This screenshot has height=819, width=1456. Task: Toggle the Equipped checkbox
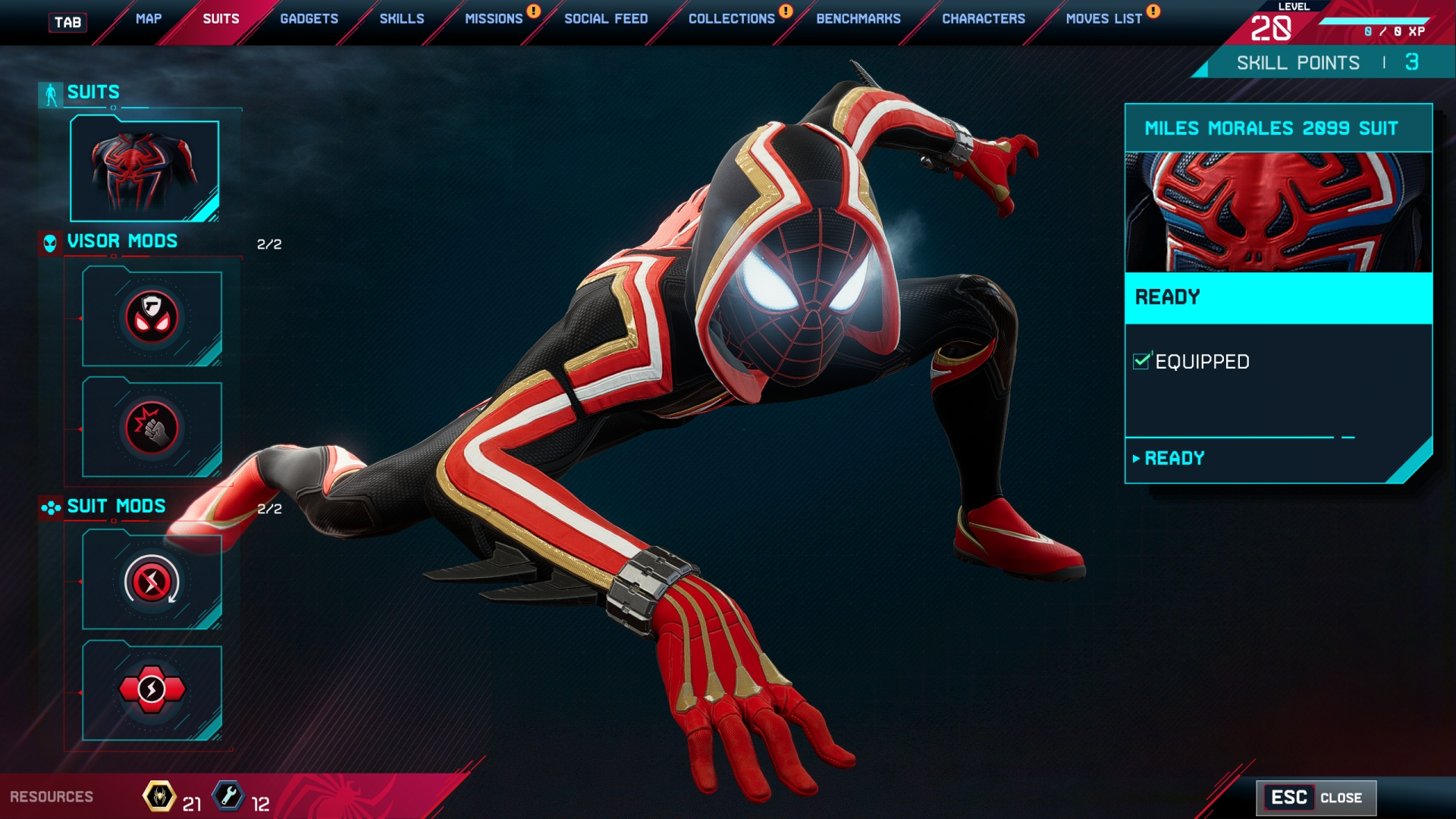click(x=1141, y=362)
